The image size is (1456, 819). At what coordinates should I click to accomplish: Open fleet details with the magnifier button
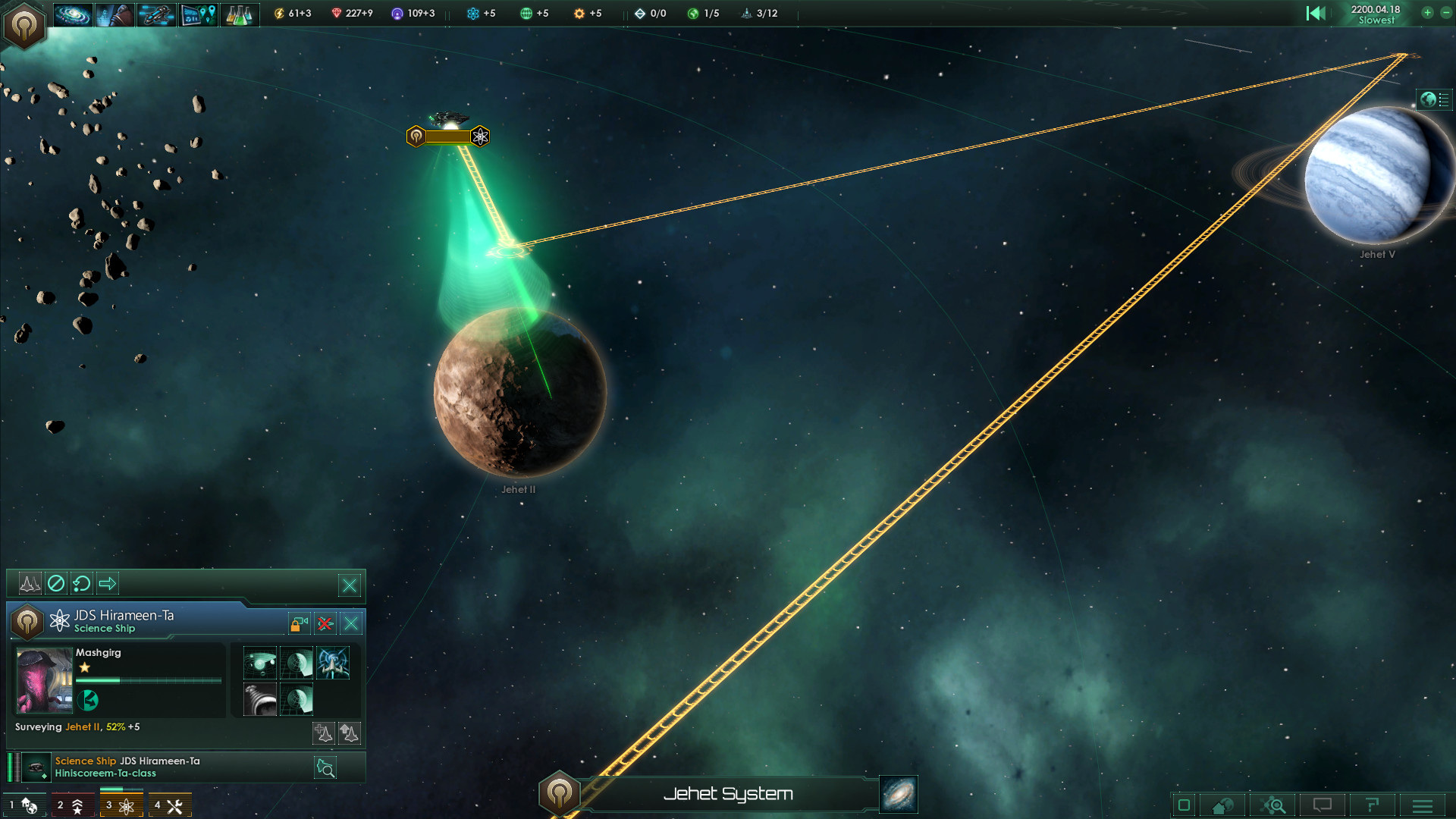pos(326,767)
